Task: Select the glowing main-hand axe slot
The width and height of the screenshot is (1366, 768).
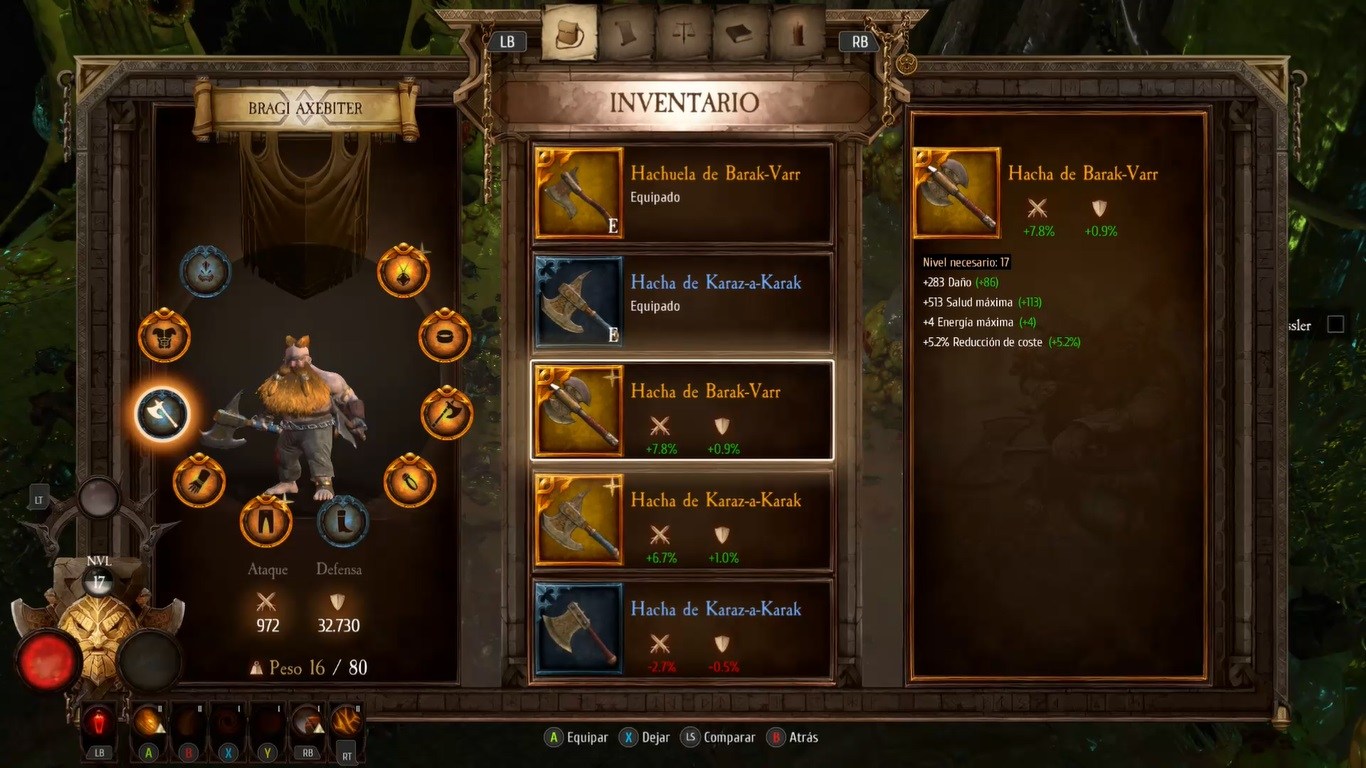Action: pos(162,412)
